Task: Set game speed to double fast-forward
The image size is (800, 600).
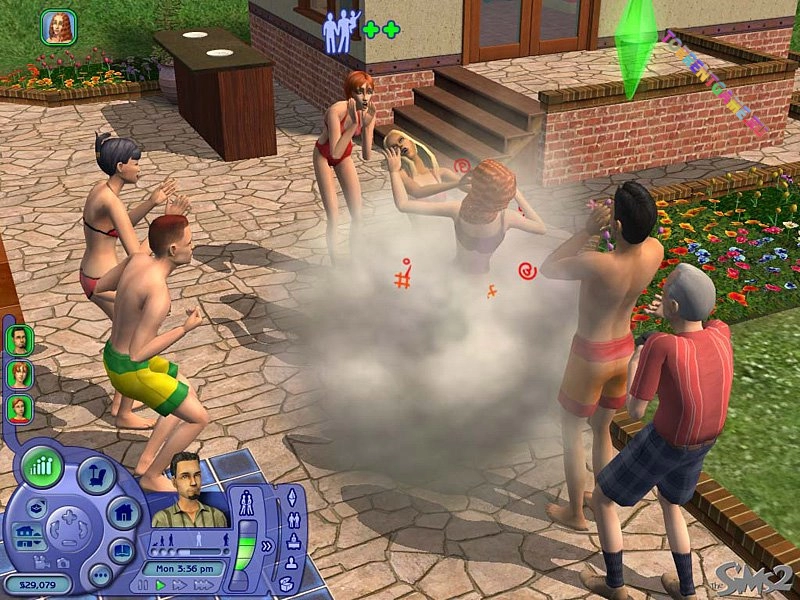Action: pos(178,584)
